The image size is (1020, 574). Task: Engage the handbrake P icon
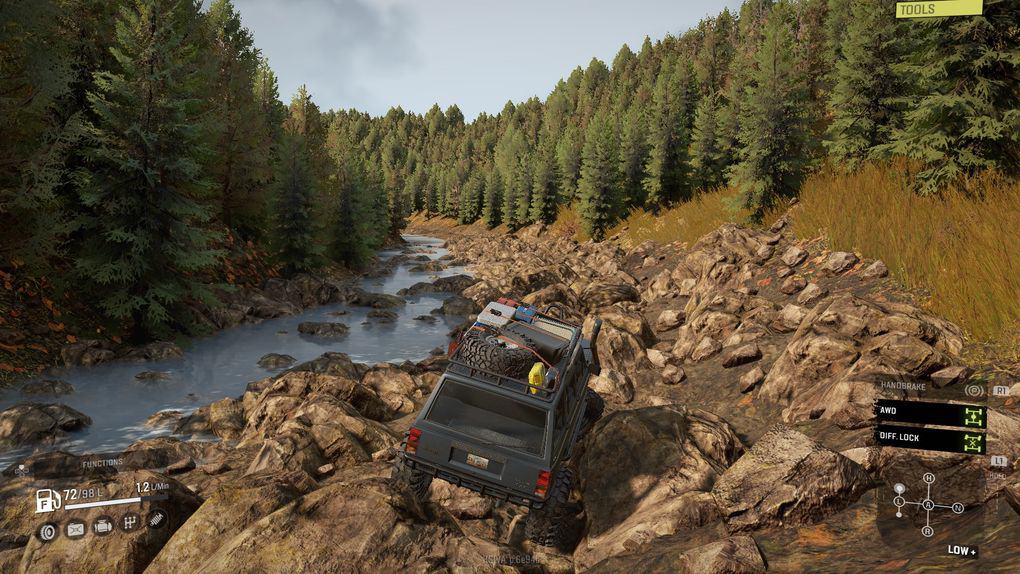[975, 390]
